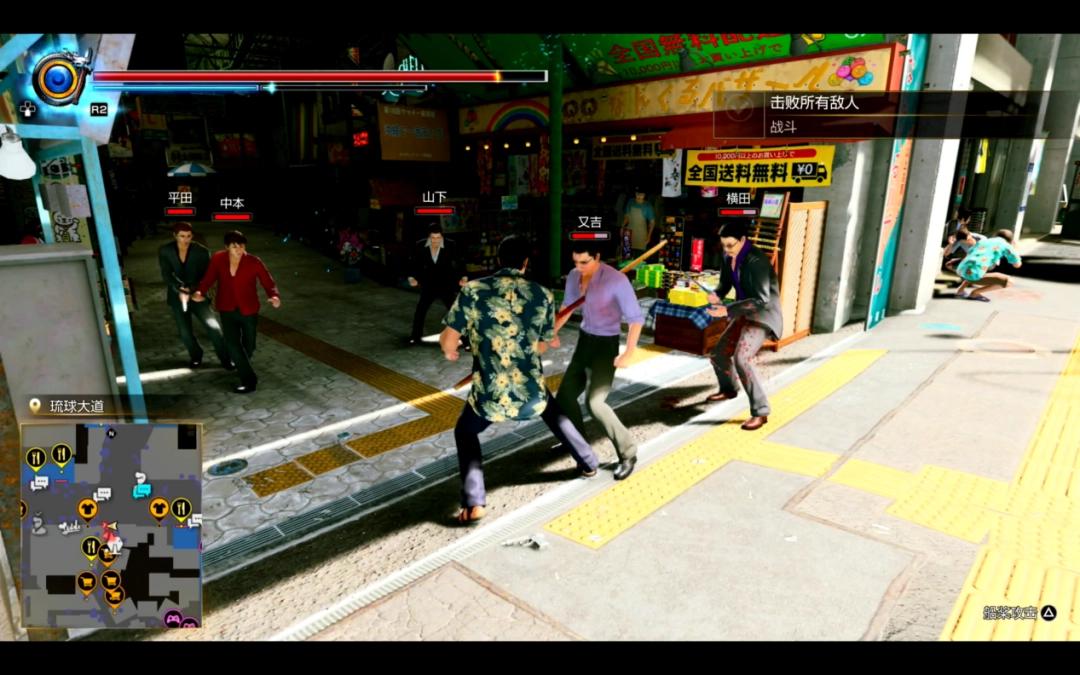Select the player arrow on the minimap

click(110, 527)
